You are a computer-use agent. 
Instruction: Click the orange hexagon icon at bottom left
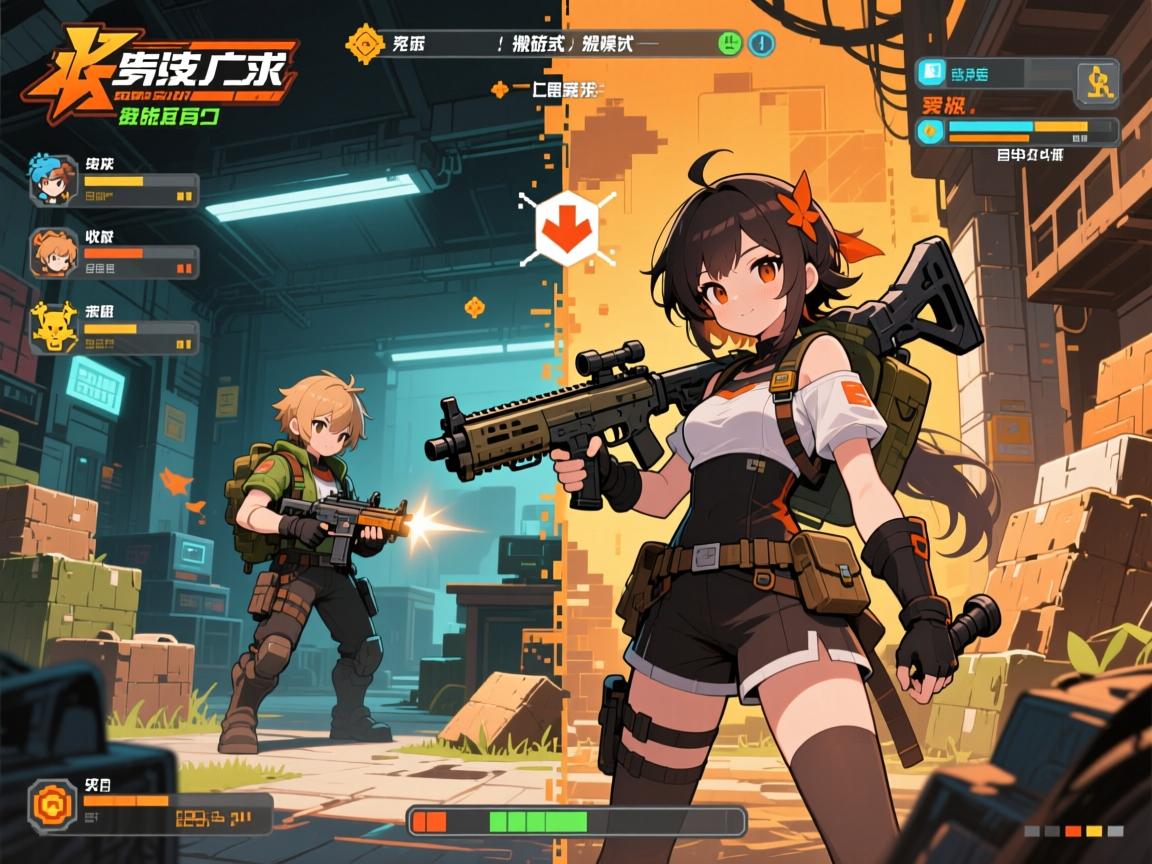click(52, 806)
